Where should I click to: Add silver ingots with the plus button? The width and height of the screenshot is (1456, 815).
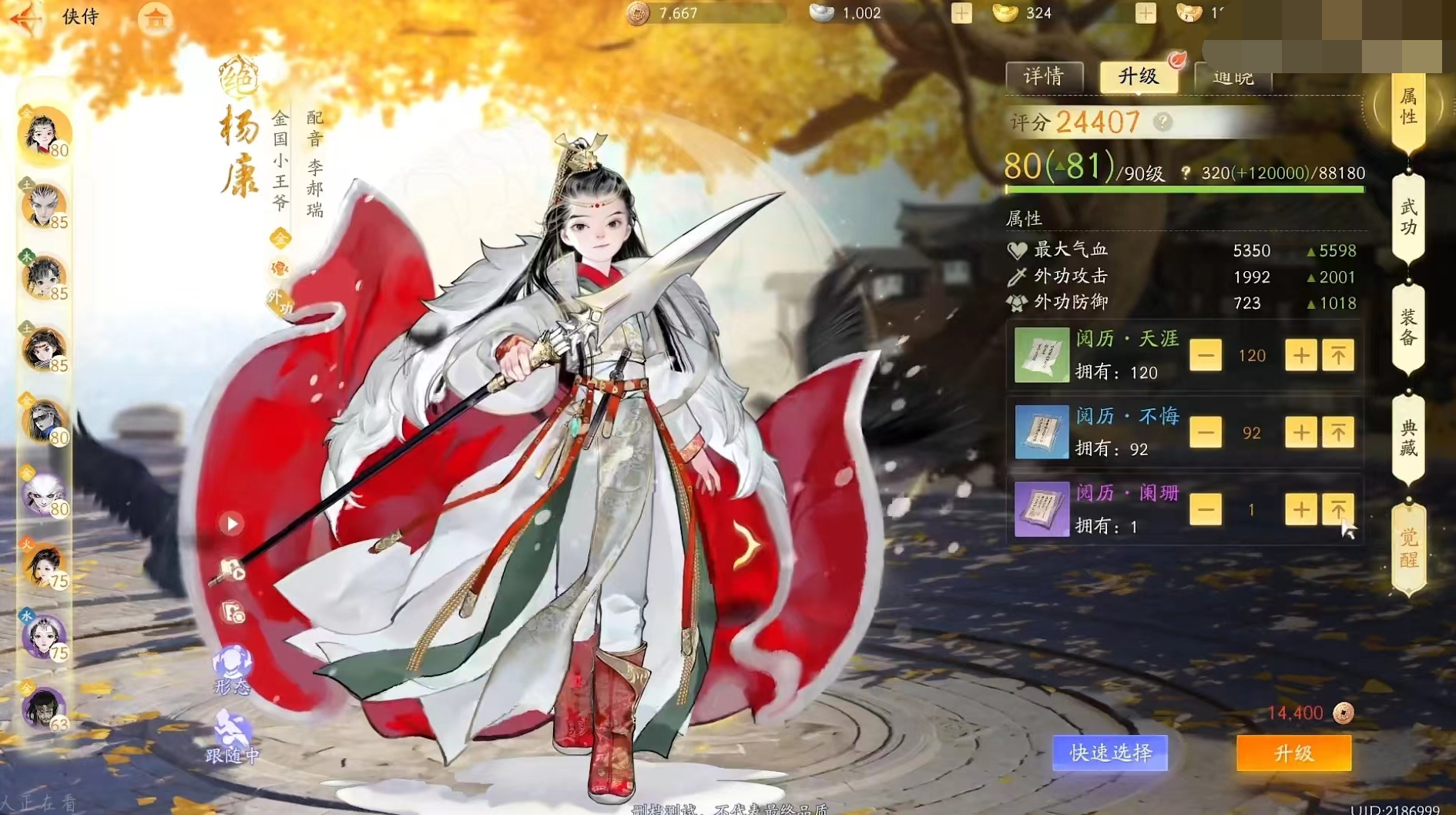point(961,13)
